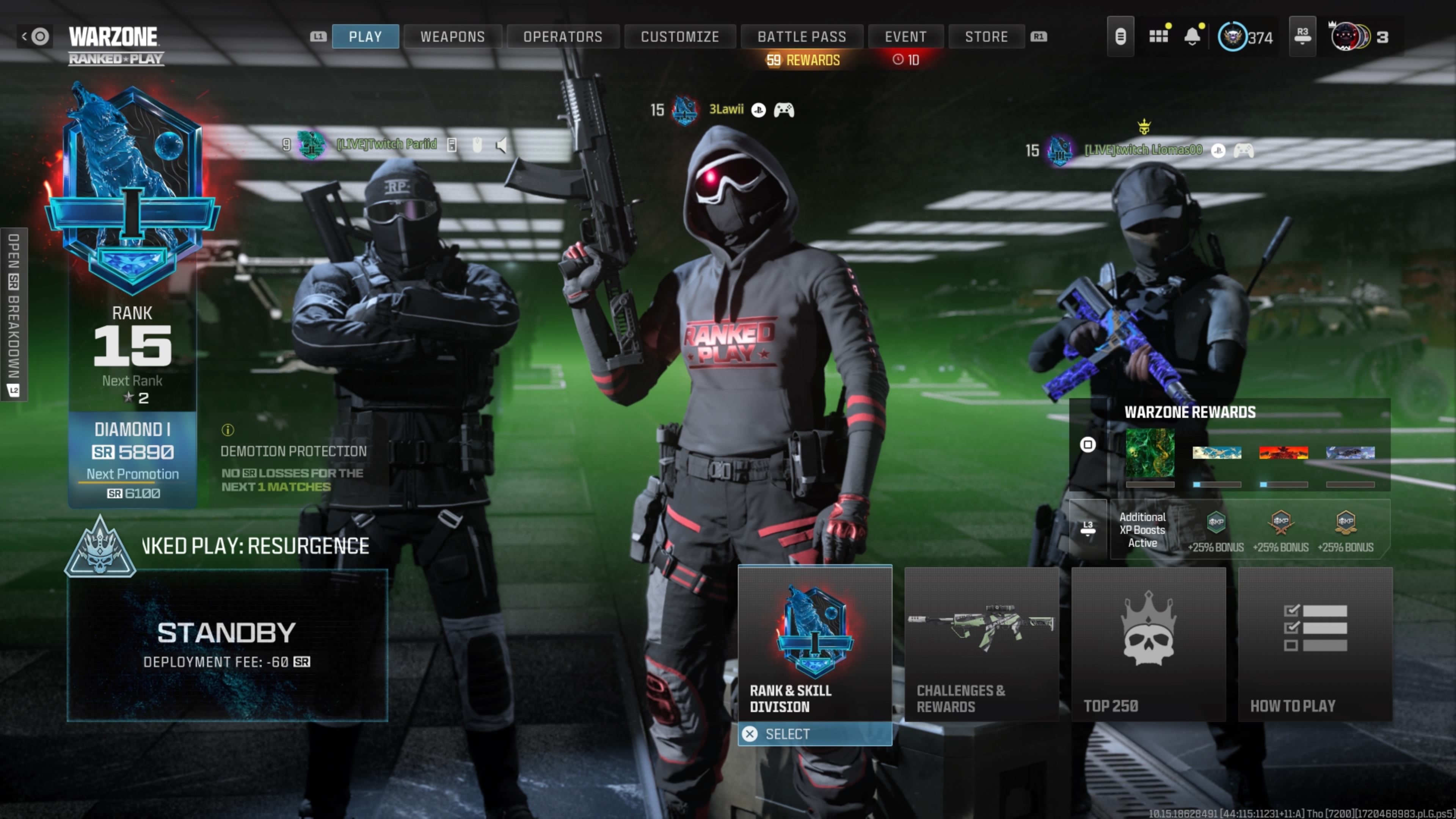Open the grid apps menu icon
The image size is (1456, 819).
click(1158, 37)
